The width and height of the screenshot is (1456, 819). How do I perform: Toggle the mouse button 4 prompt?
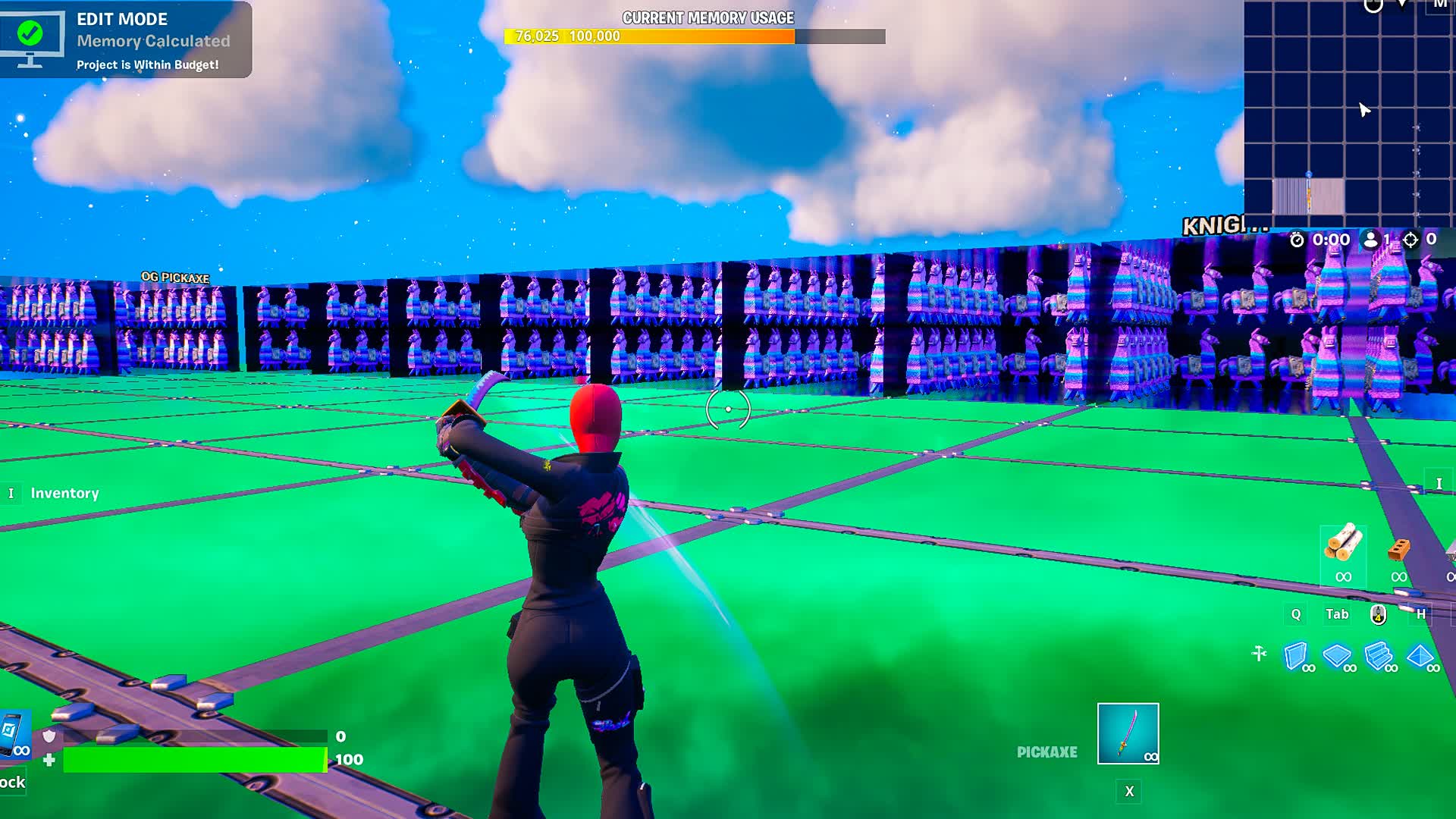tap(1377, 616)
